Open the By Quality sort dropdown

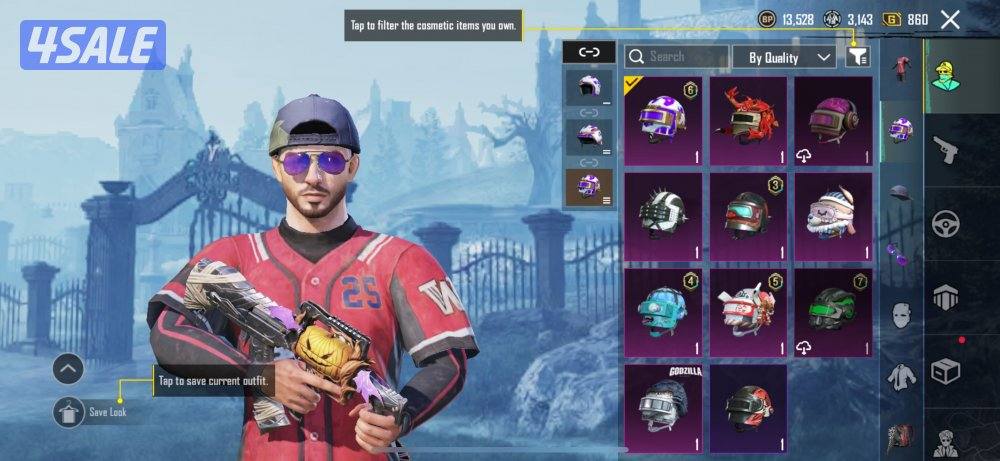(x=784, y=57)
